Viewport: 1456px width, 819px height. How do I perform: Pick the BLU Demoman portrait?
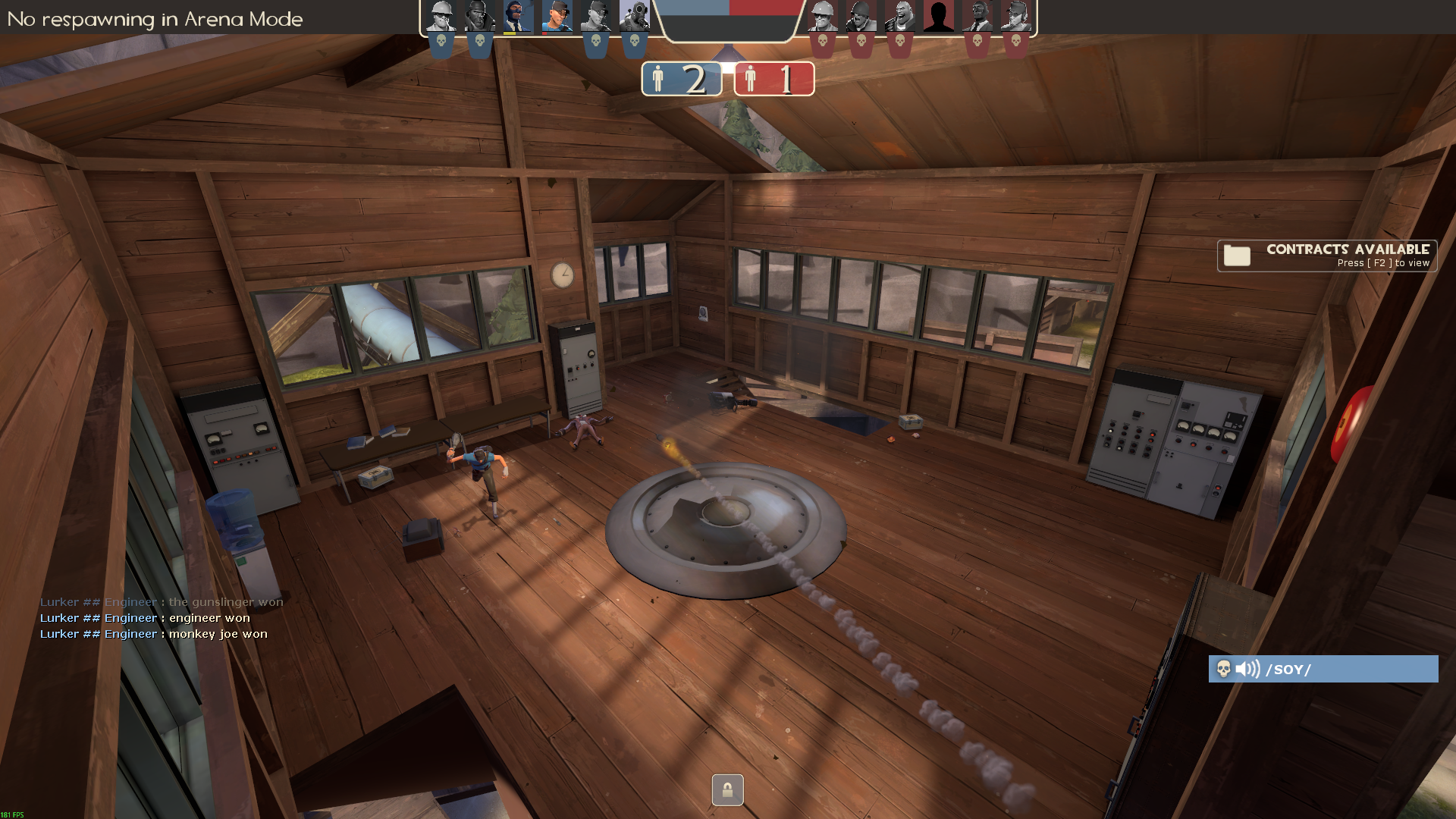coord(479,17)
